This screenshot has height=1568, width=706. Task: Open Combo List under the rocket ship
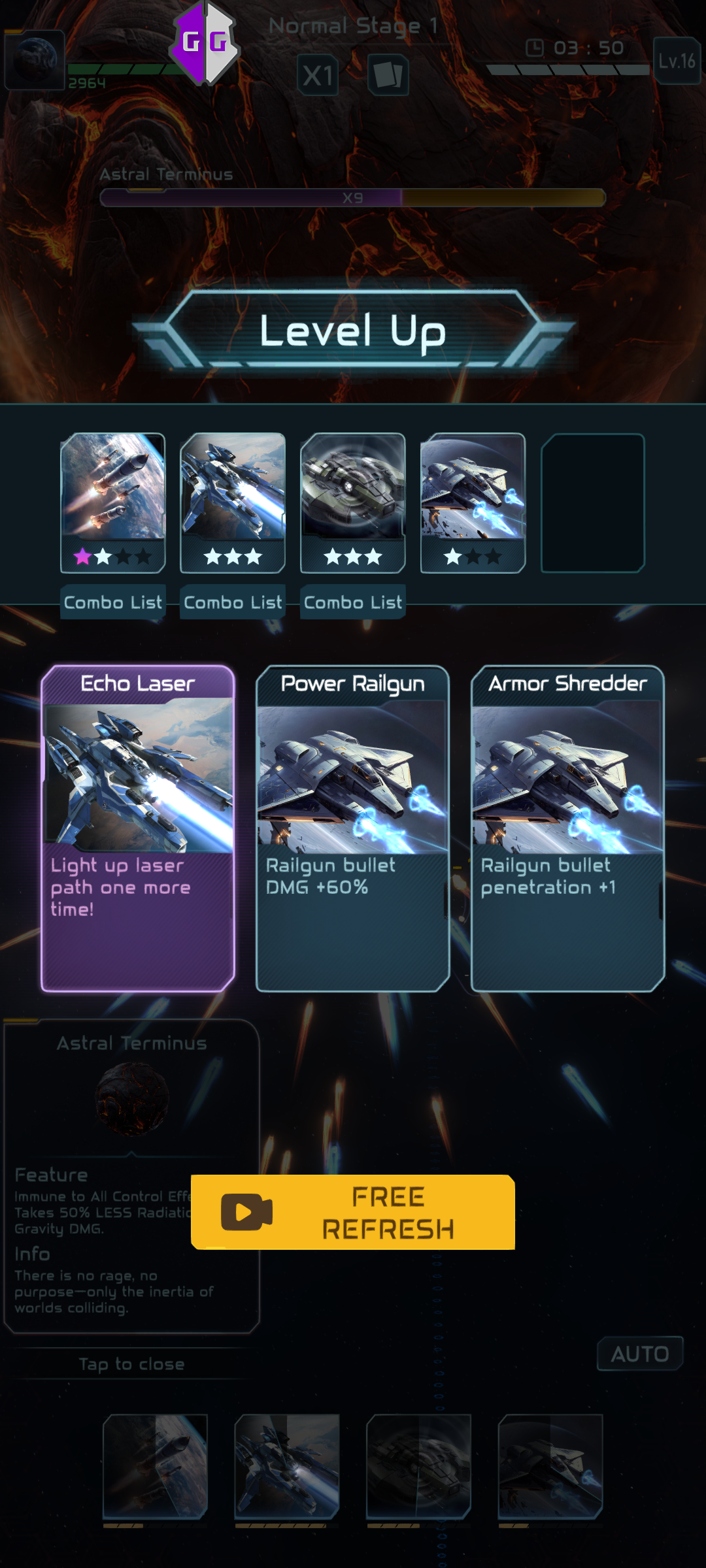112,602
